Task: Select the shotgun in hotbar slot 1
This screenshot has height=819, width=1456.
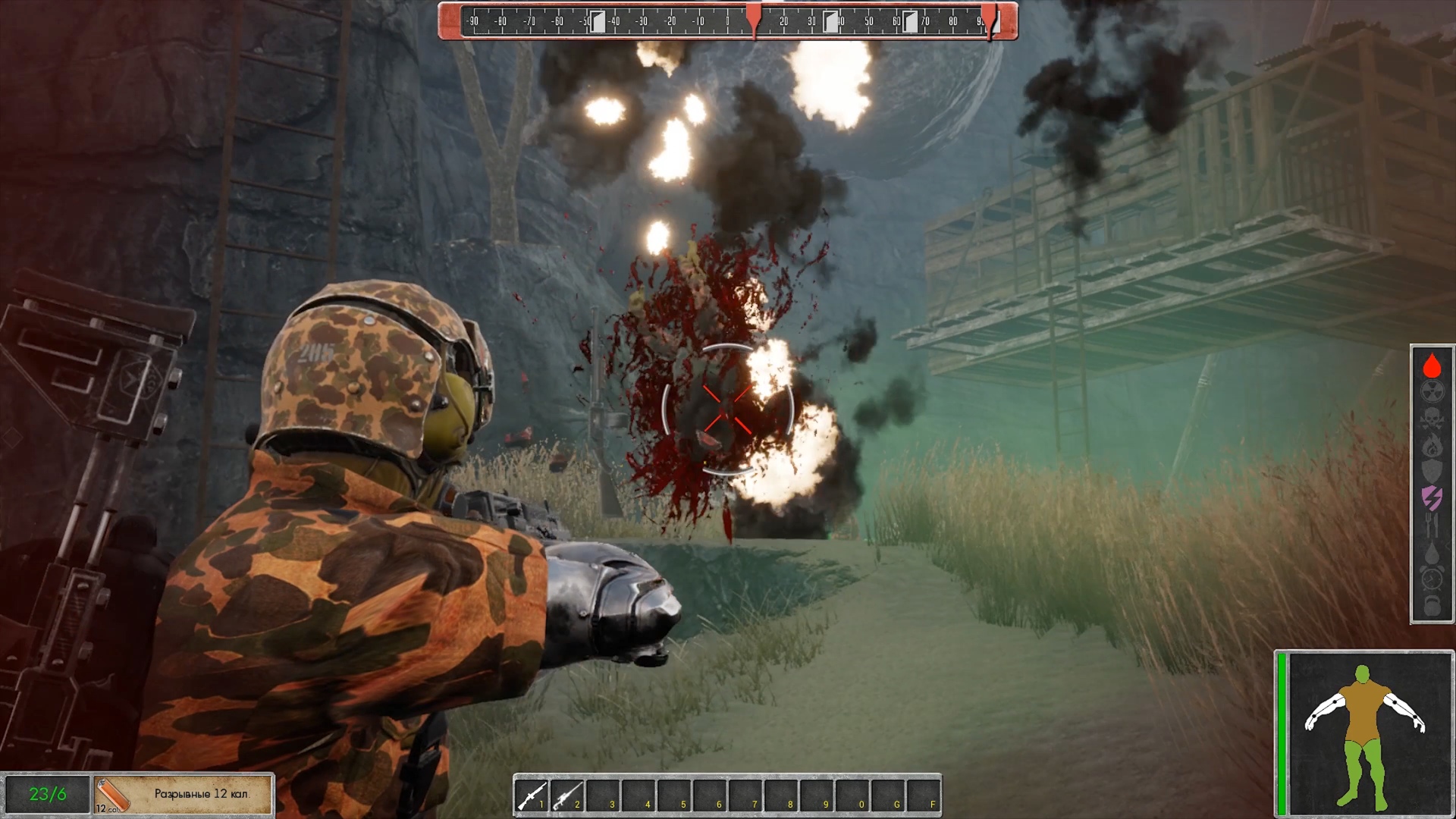Action: [532, 795]
